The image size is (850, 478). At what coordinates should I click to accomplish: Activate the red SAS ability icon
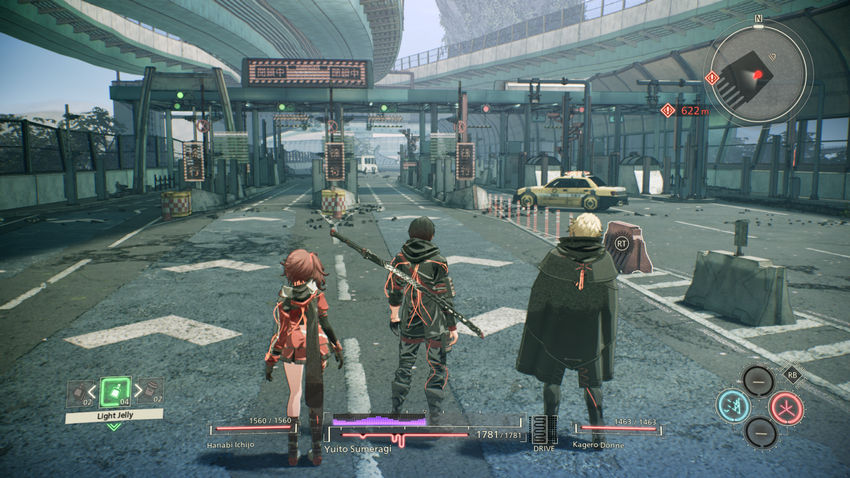[786, 407]
